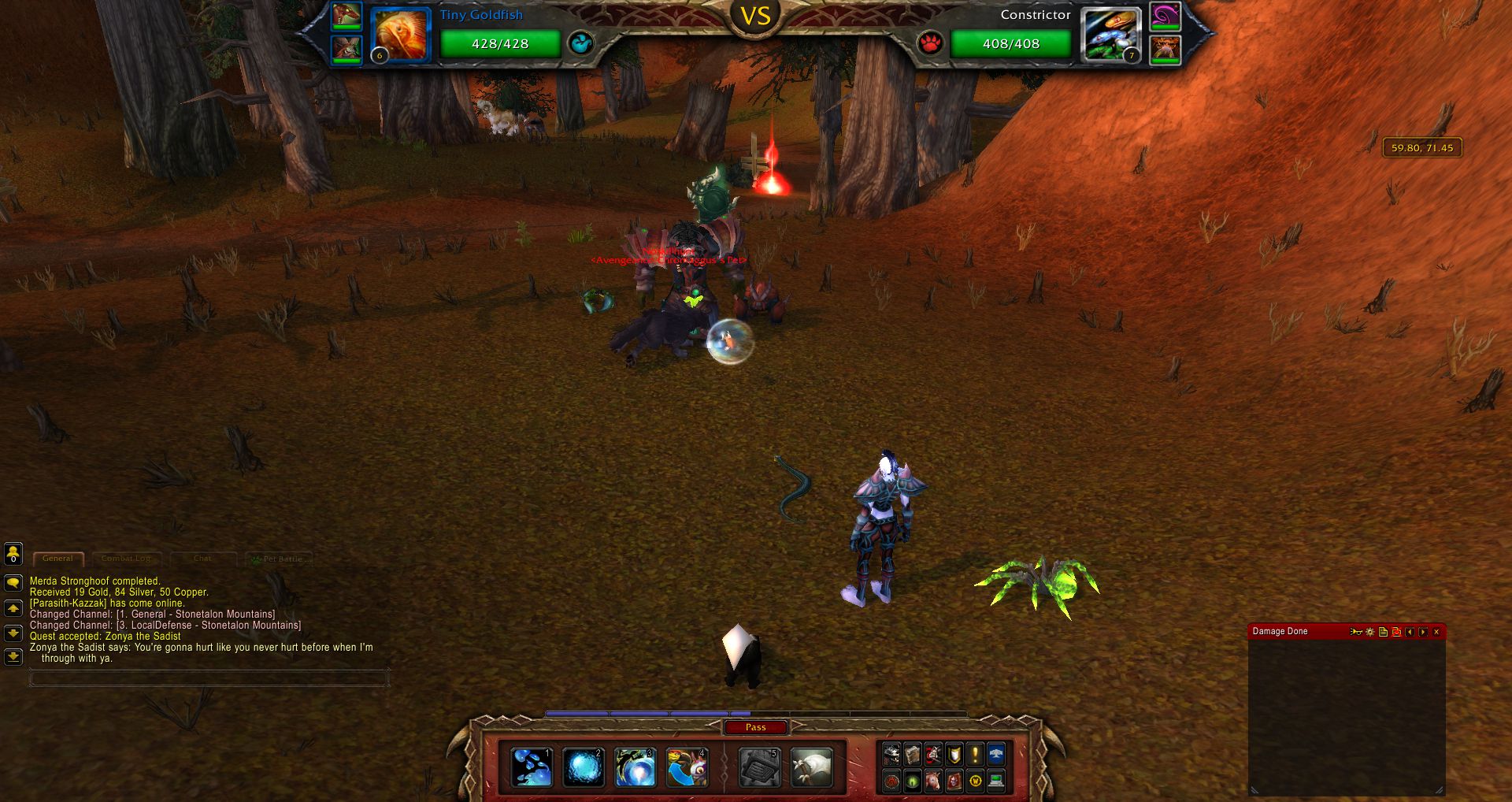Jump chat to the bottom
The width and height of the screenshot is (1512, 802).
coord(13,656)
